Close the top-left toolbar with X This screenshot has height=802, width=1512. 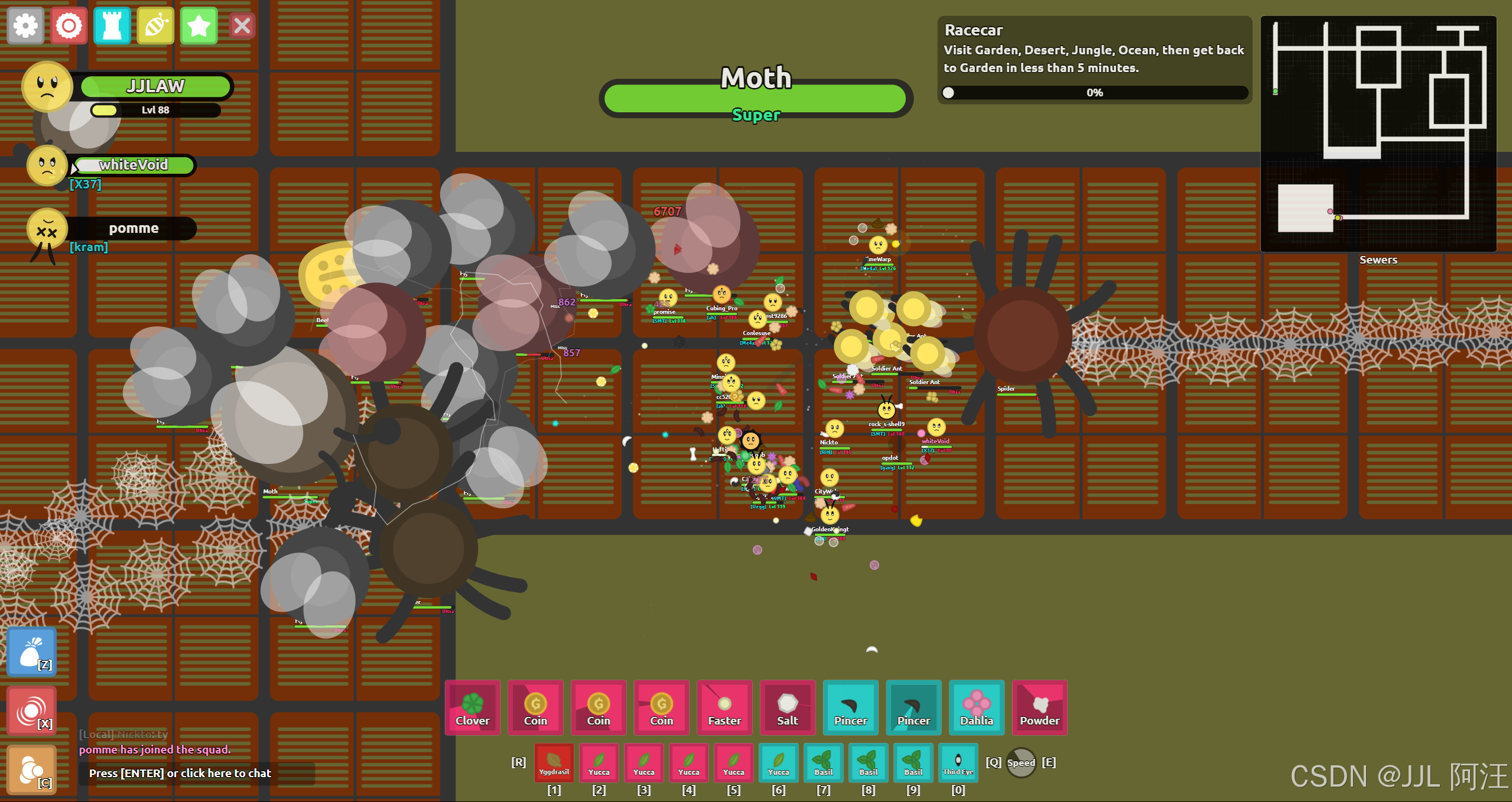(242, 26)
